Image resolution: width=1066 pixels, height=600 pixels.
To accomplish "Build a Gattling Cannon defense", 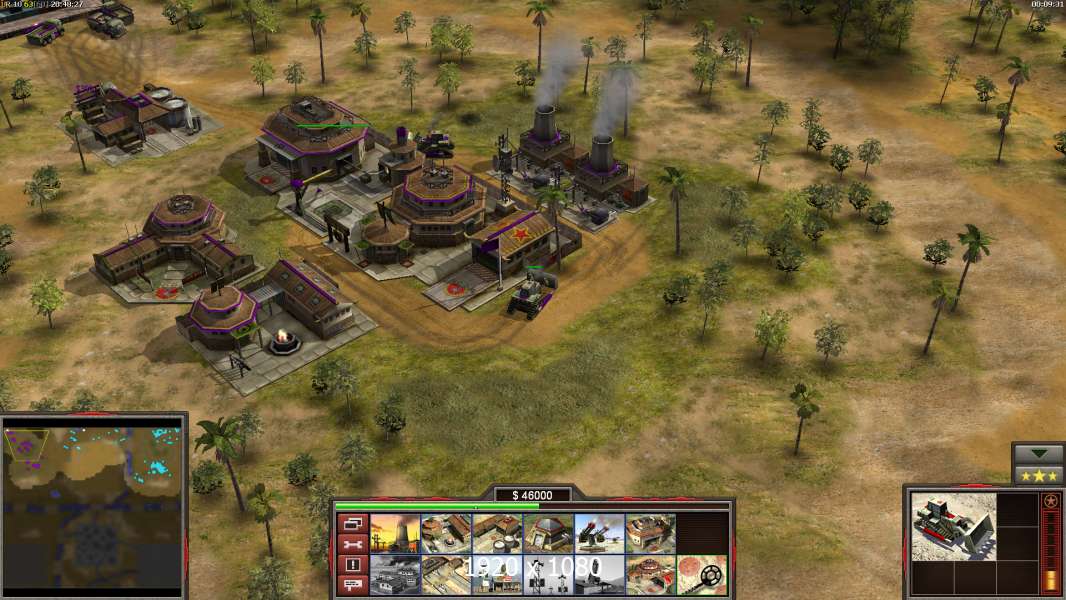I will (x=599, y=533).
